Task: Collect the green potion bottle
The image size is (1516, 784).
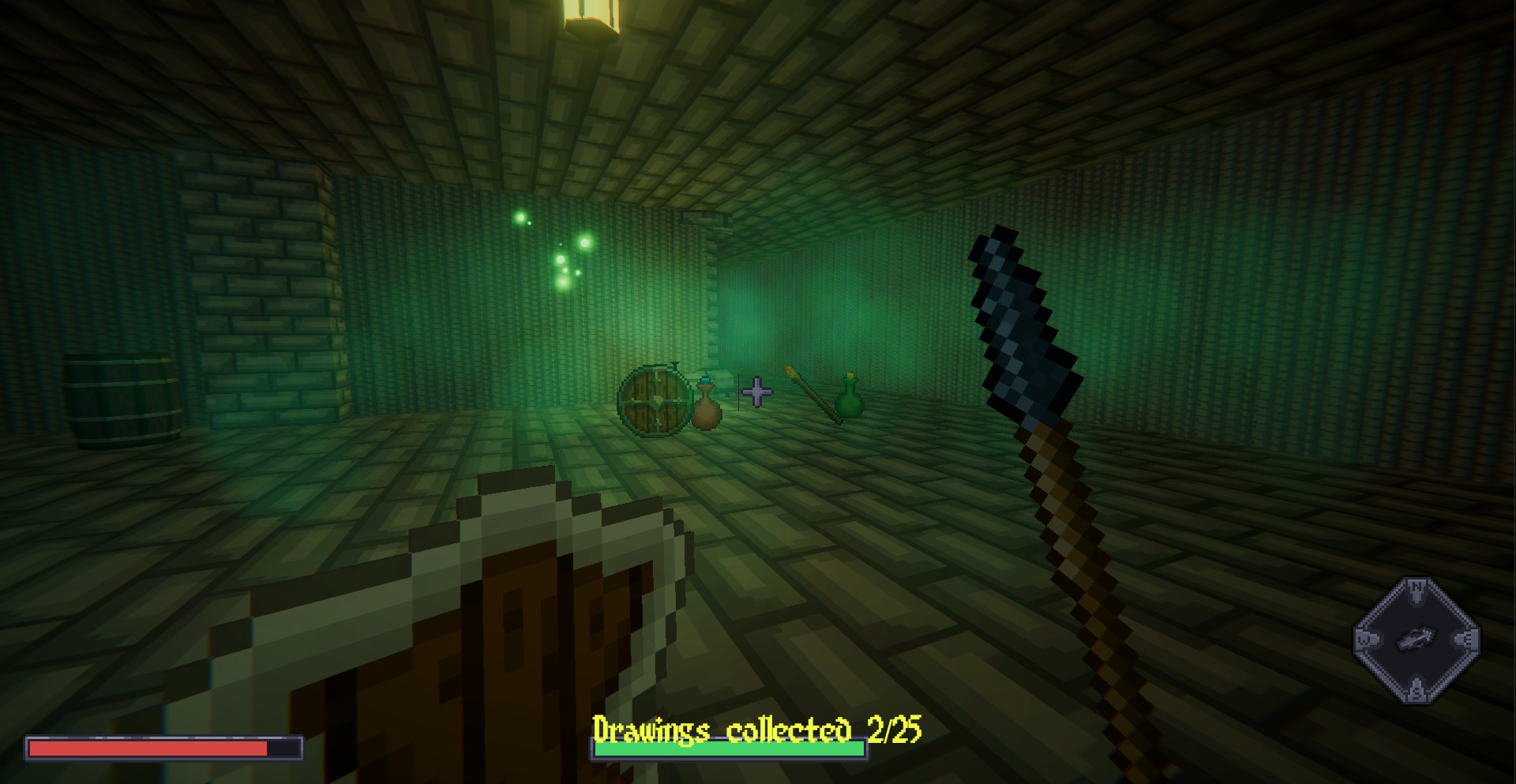Action: coord(850,403)
